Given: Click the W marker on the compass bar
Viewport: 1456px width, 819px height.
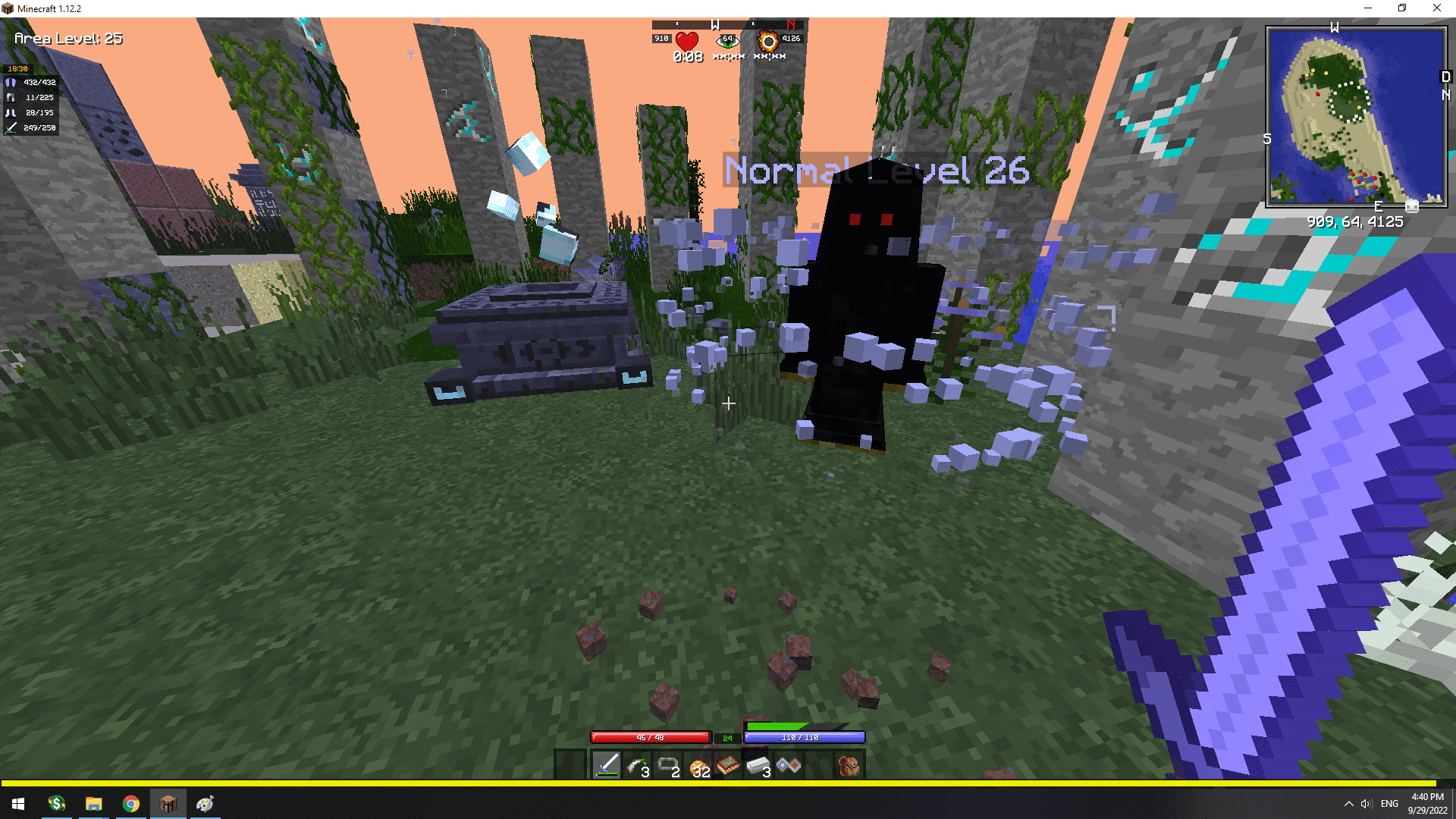Looking at the screenshot, I should pos(714,24).
